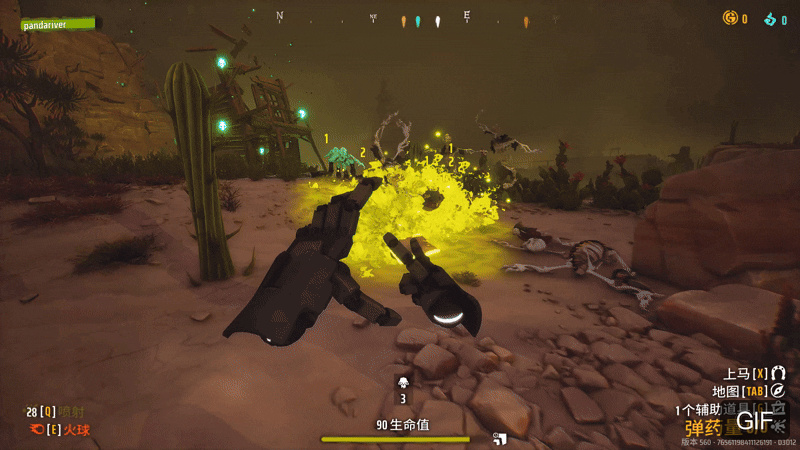Open the map via compass icon

point(778,391)
